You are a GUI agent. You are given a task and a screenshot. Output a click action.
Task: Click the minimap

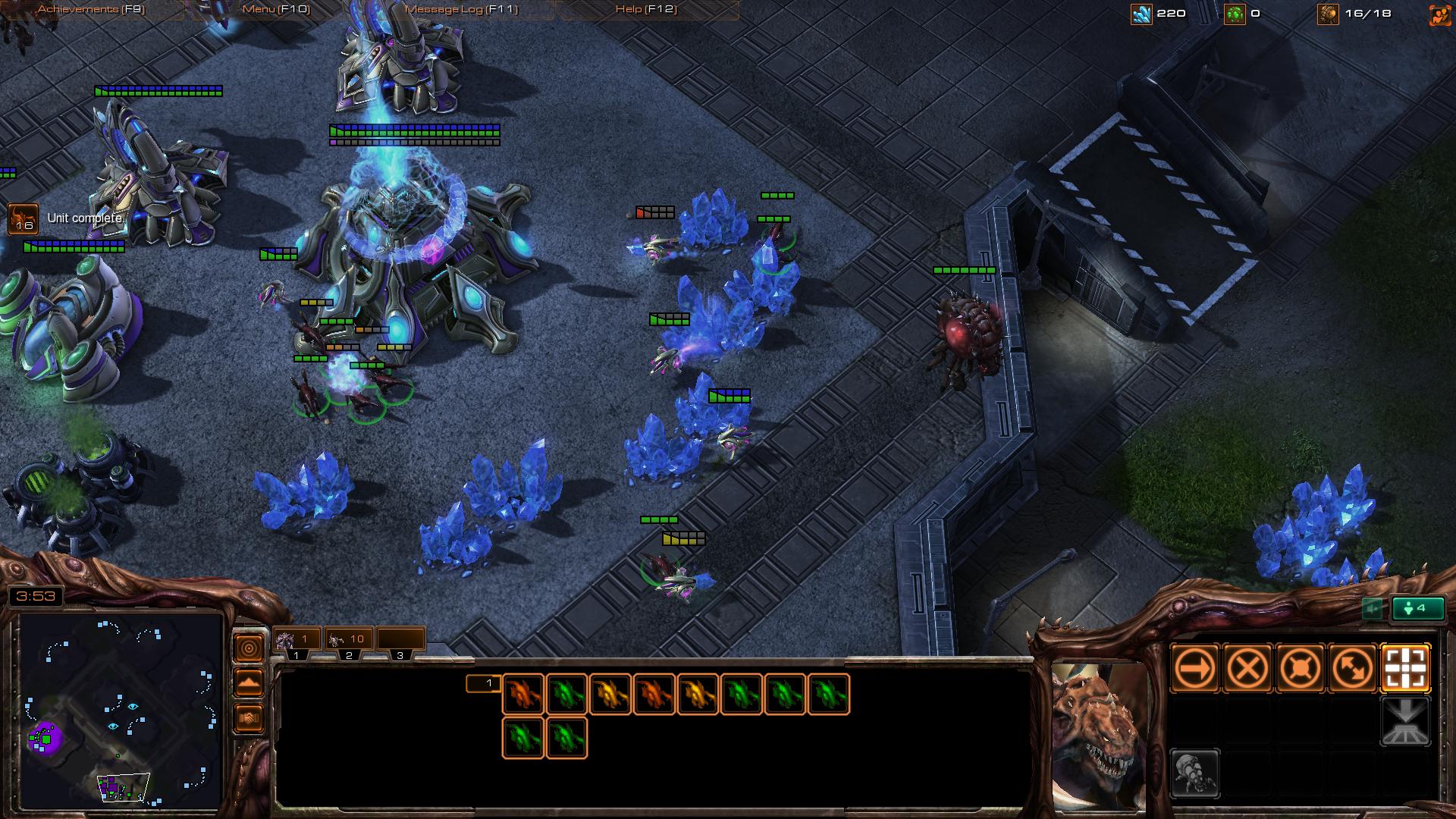120,710
